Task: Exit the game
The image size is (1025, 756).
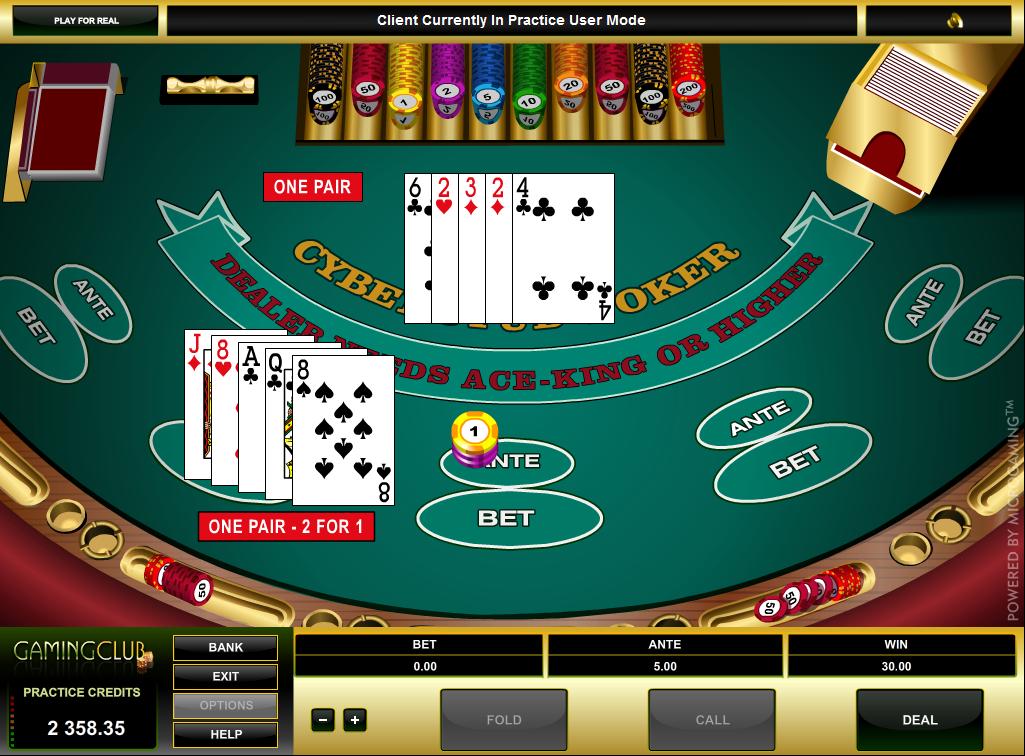Action: pos(226,676)
